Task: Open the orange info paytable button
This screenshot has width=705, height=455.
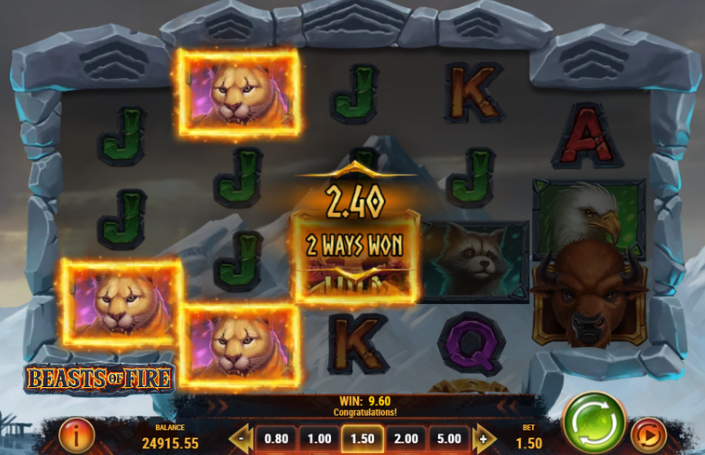Action: (x=77, y=434)
